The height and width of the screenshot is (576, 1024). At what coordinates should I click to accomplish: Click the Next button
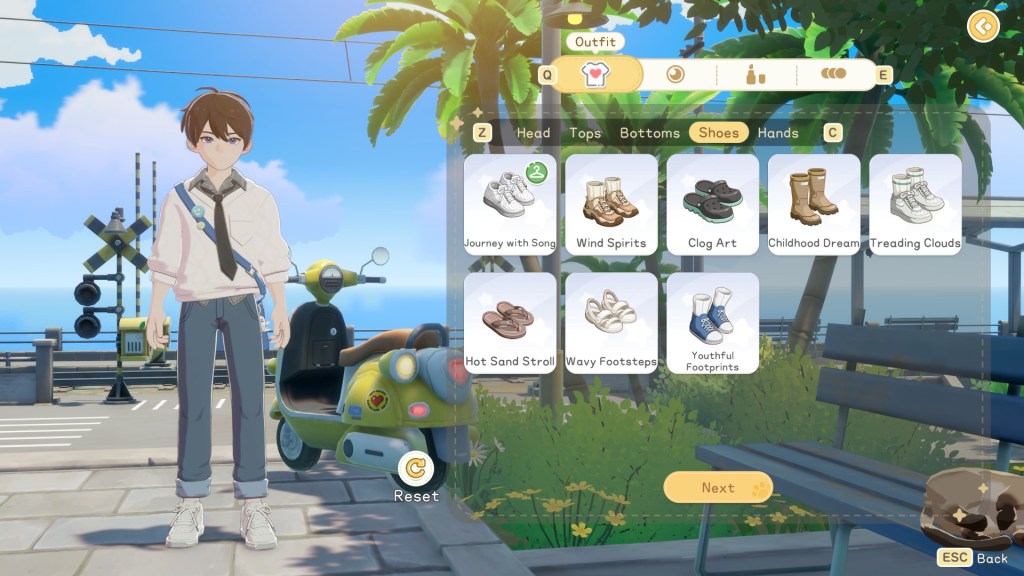pyautogui.click(x=718, y=487)
